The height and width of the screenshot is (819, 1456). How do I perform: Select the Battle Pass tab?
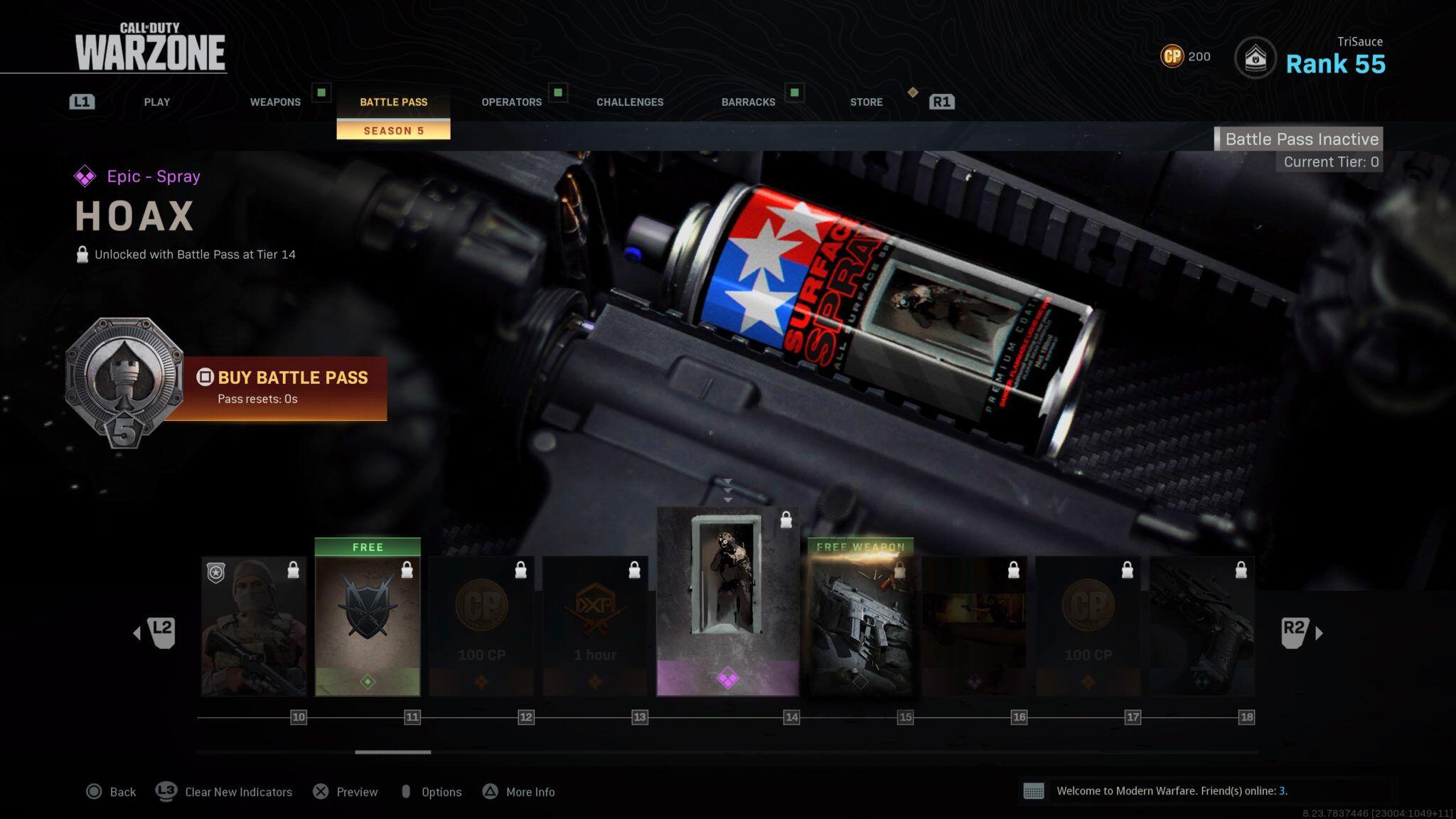[x=393, y=102]
